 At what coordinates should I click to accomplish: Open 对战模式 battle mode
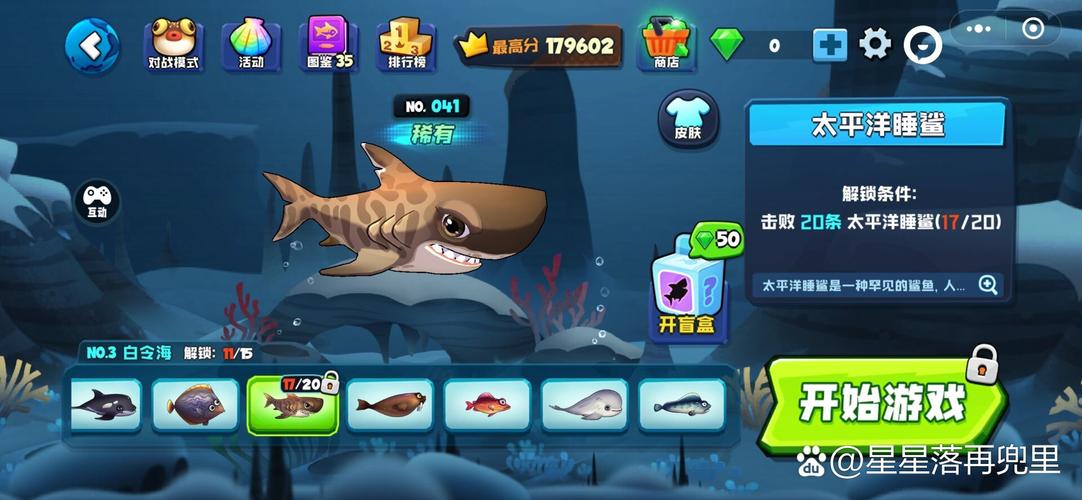tap(173, 45)
